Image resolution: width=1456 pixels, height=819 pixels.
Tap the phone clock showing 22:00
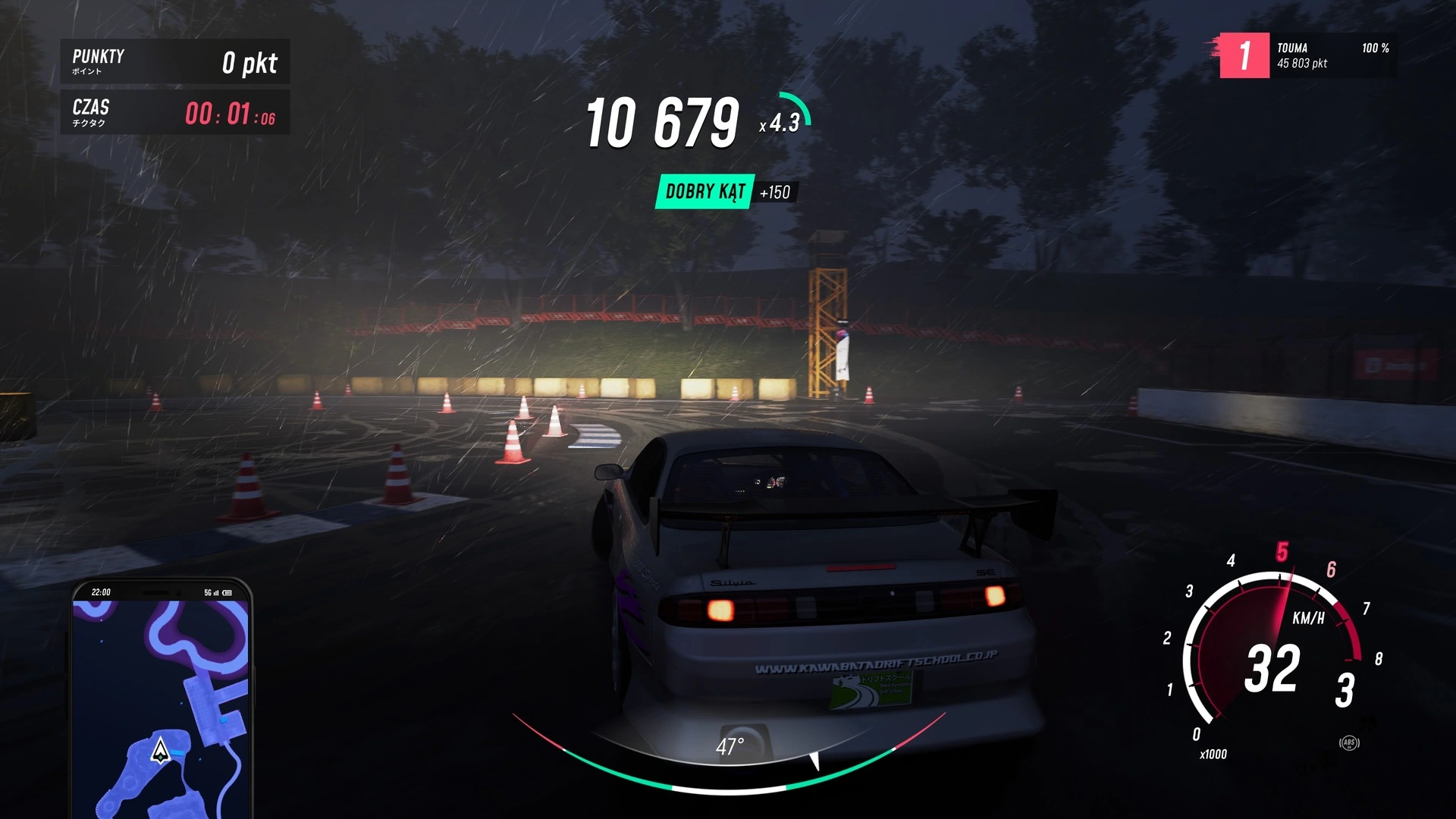click(x=101, y=591)
